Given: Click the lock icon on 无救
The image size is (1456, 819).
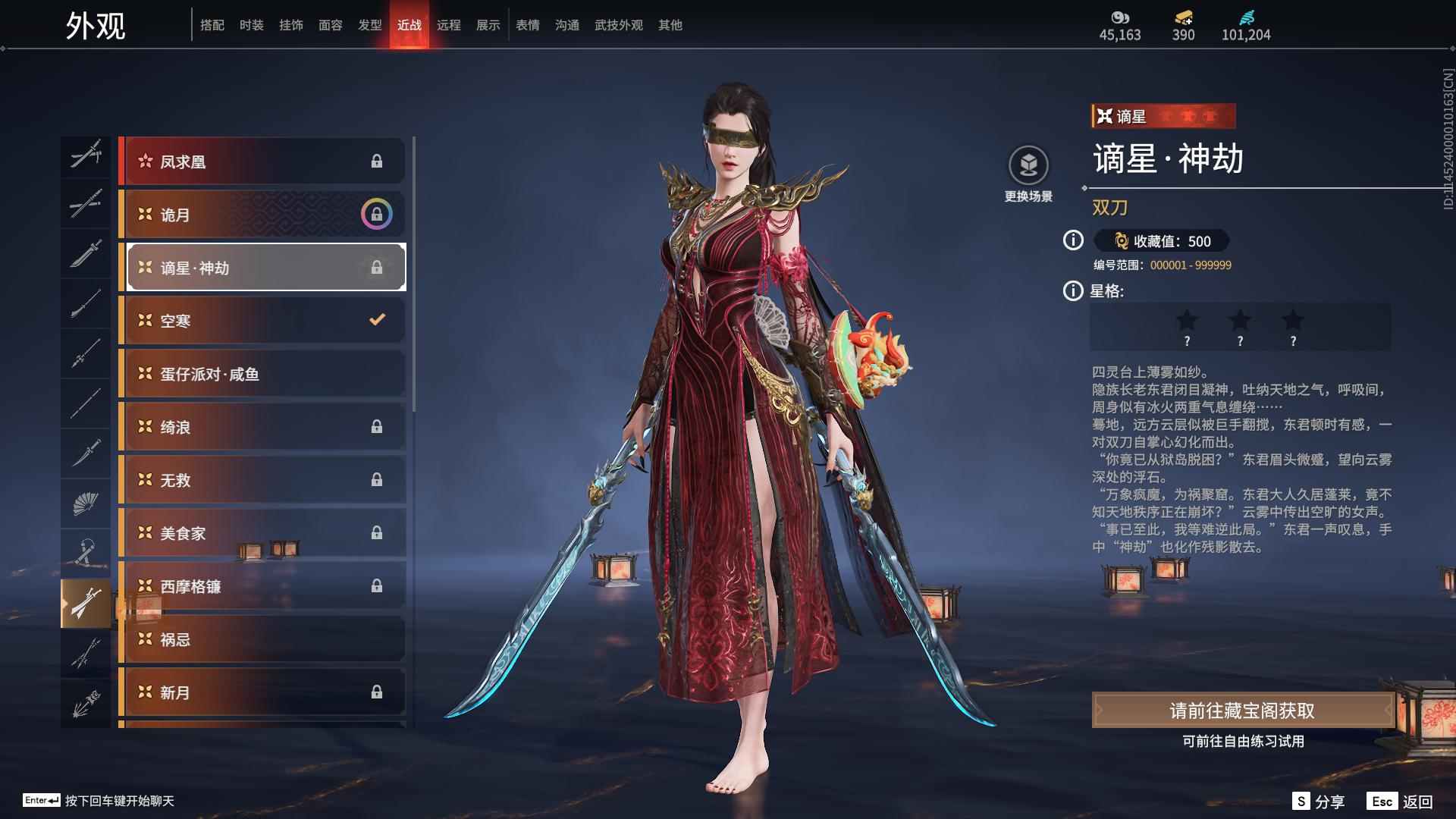Looking at the screenshot, I should pyautogui.click(x=376, y=479).
